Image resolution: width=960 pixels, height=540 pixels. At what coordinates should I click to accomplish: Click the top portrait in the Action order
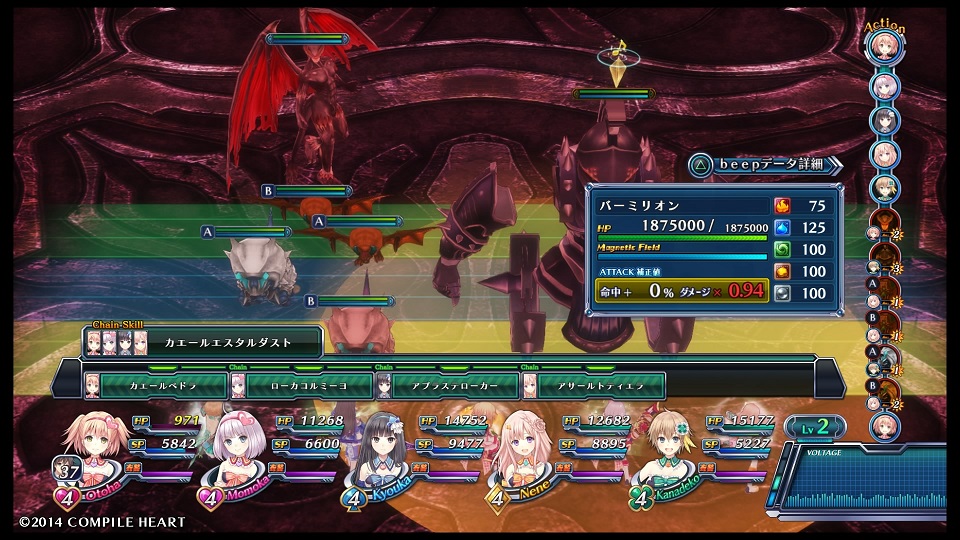coord(885,46)
